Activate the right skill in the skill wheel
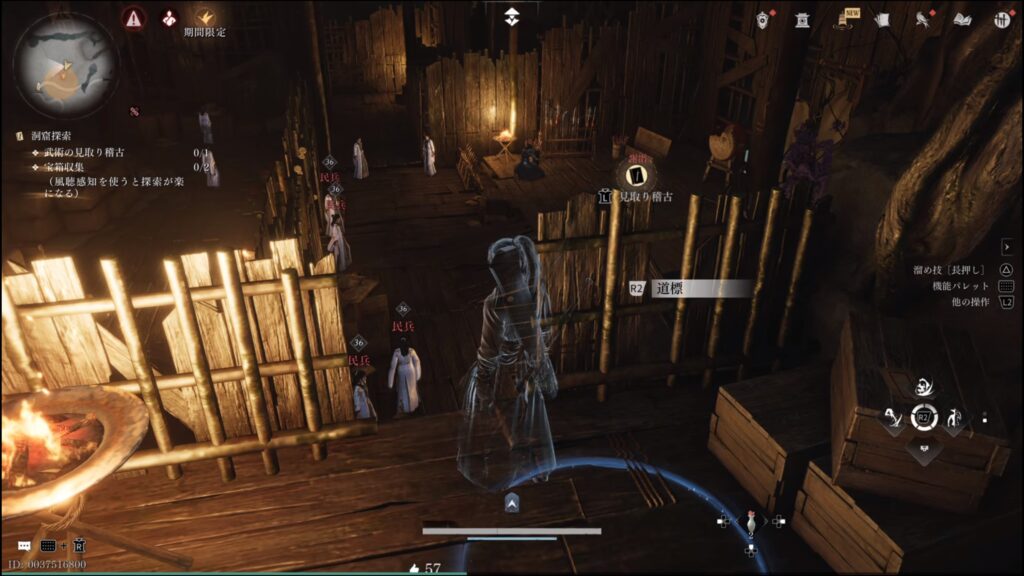1024x576 pixels. click(957, 420)
